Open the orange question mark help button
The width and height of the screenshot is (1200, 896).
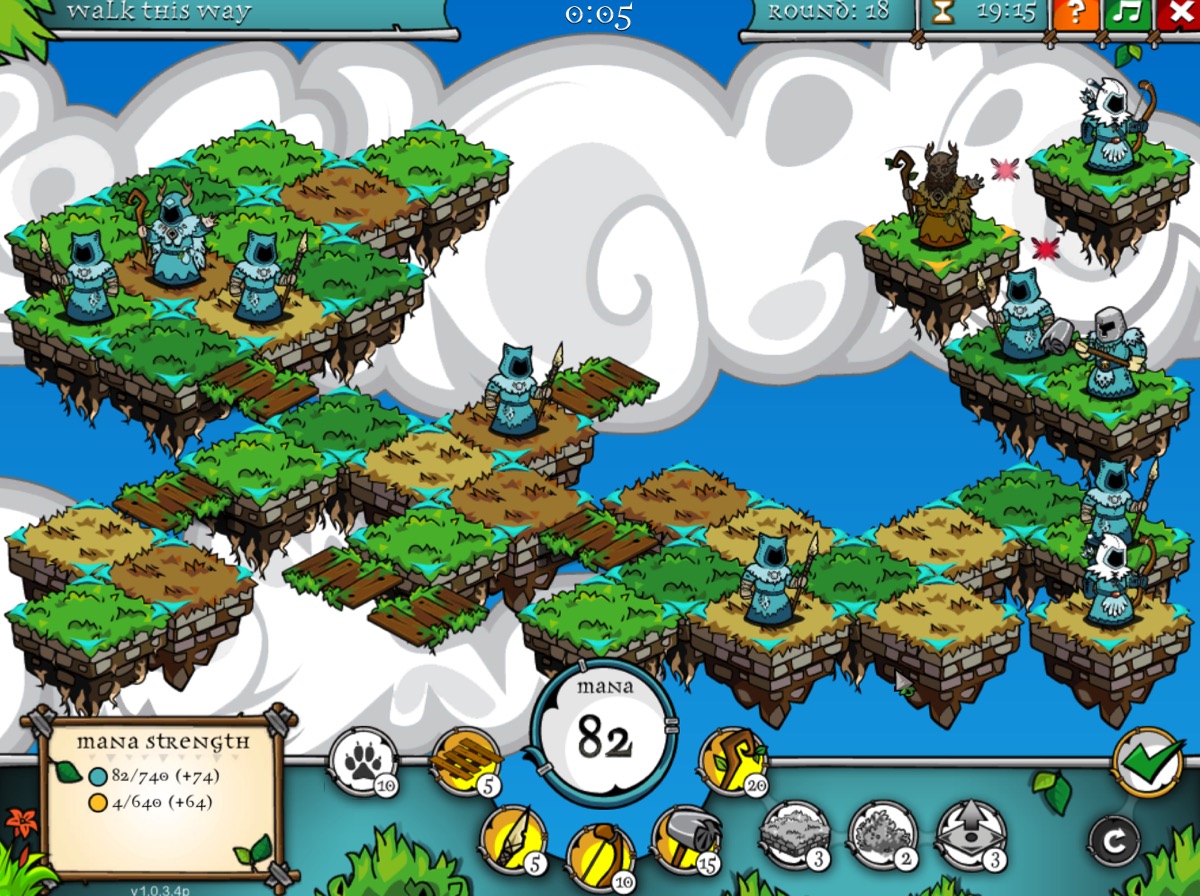1075,14
